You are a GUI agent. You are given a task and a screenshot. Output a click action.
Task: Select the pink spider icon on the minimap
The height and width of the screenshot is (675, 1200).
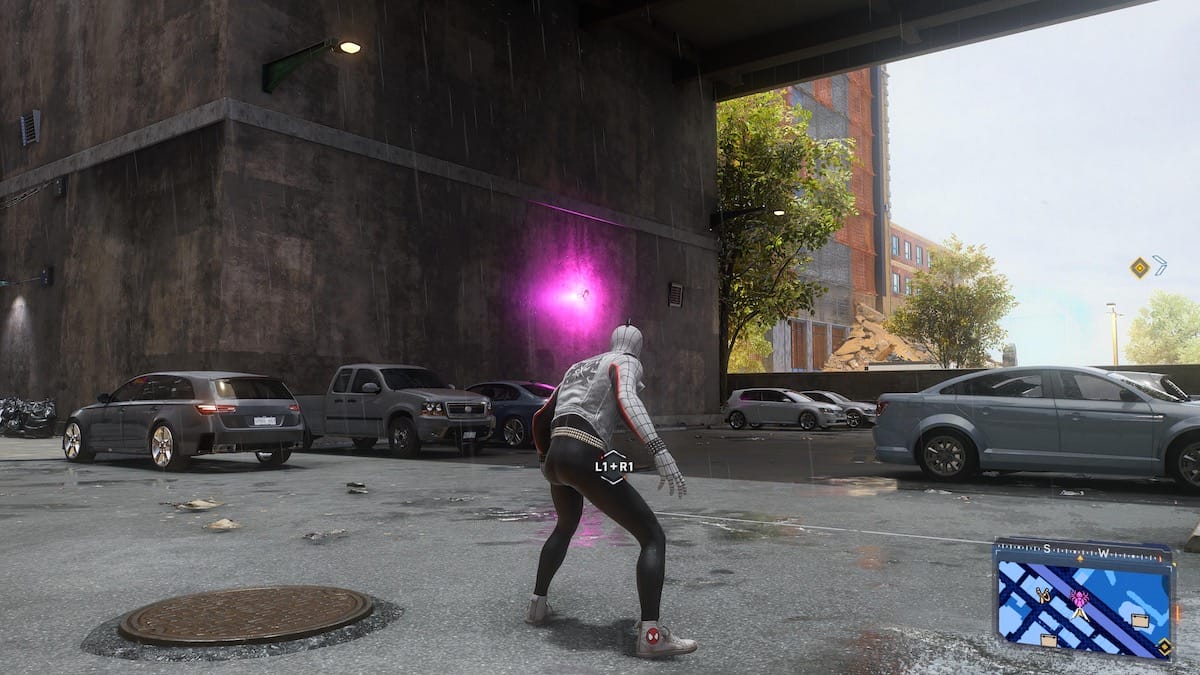[x=1080, y=598]
